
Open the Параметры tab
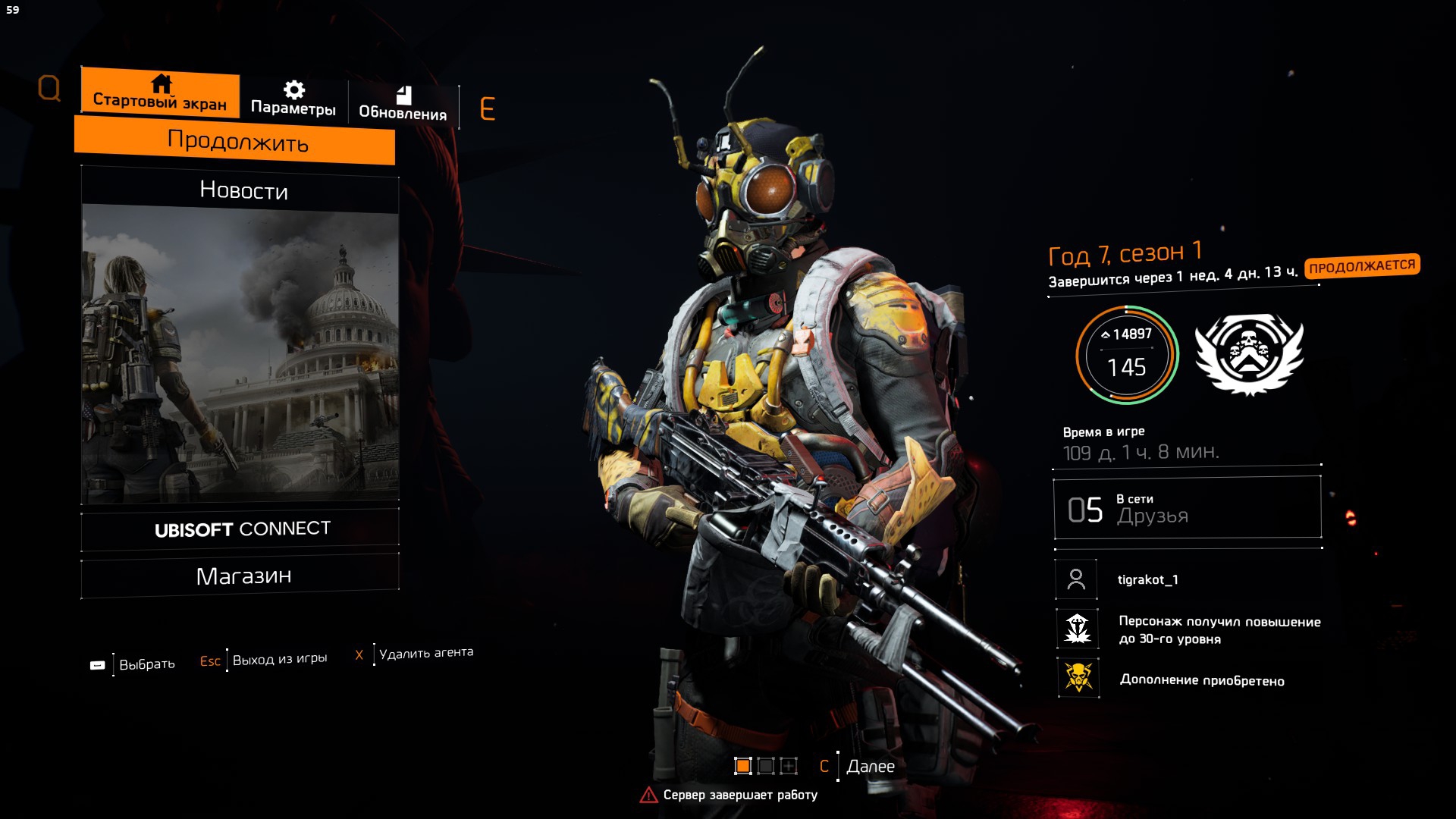[x=293, y=99]
